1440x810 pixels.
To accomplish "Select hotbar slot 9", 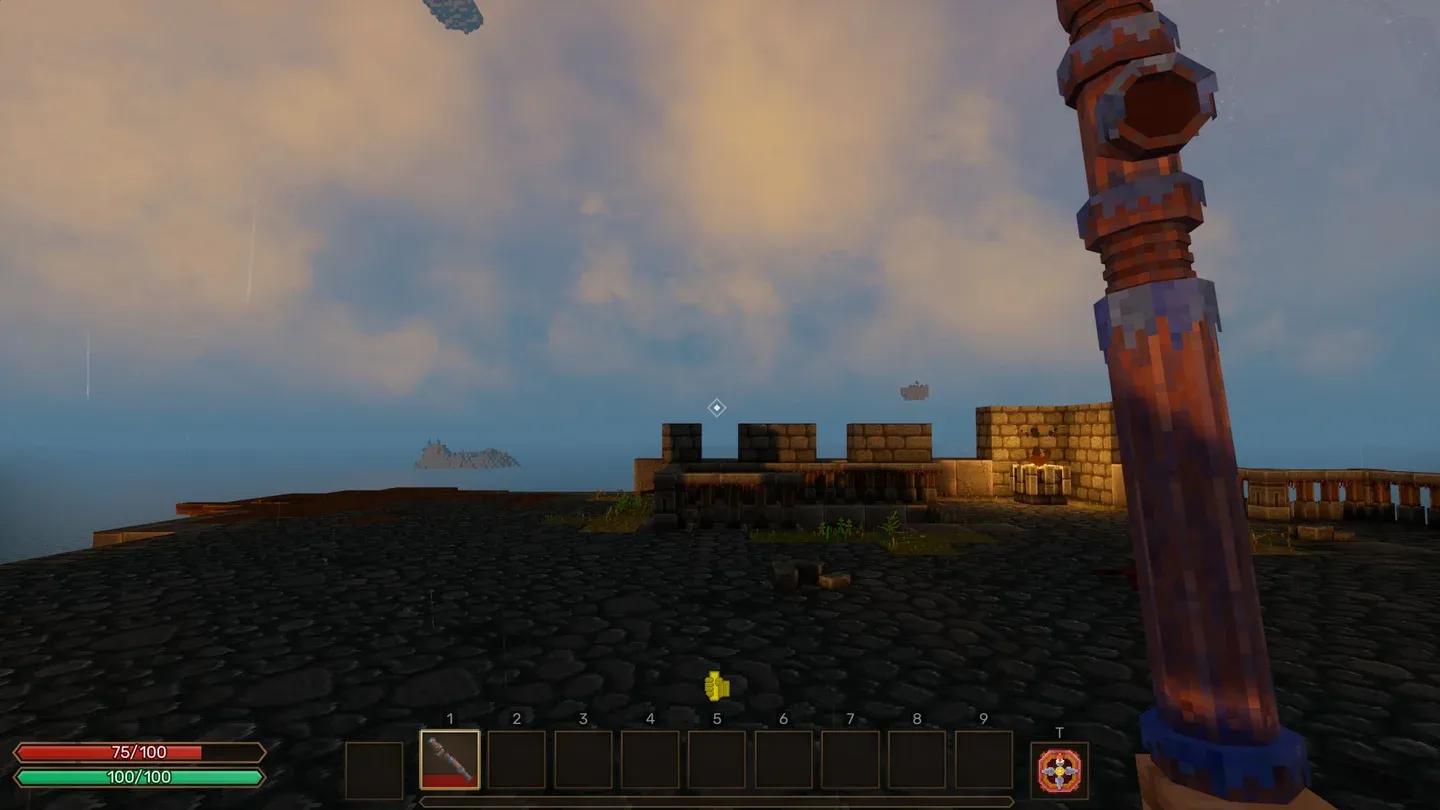I will 984,760.
